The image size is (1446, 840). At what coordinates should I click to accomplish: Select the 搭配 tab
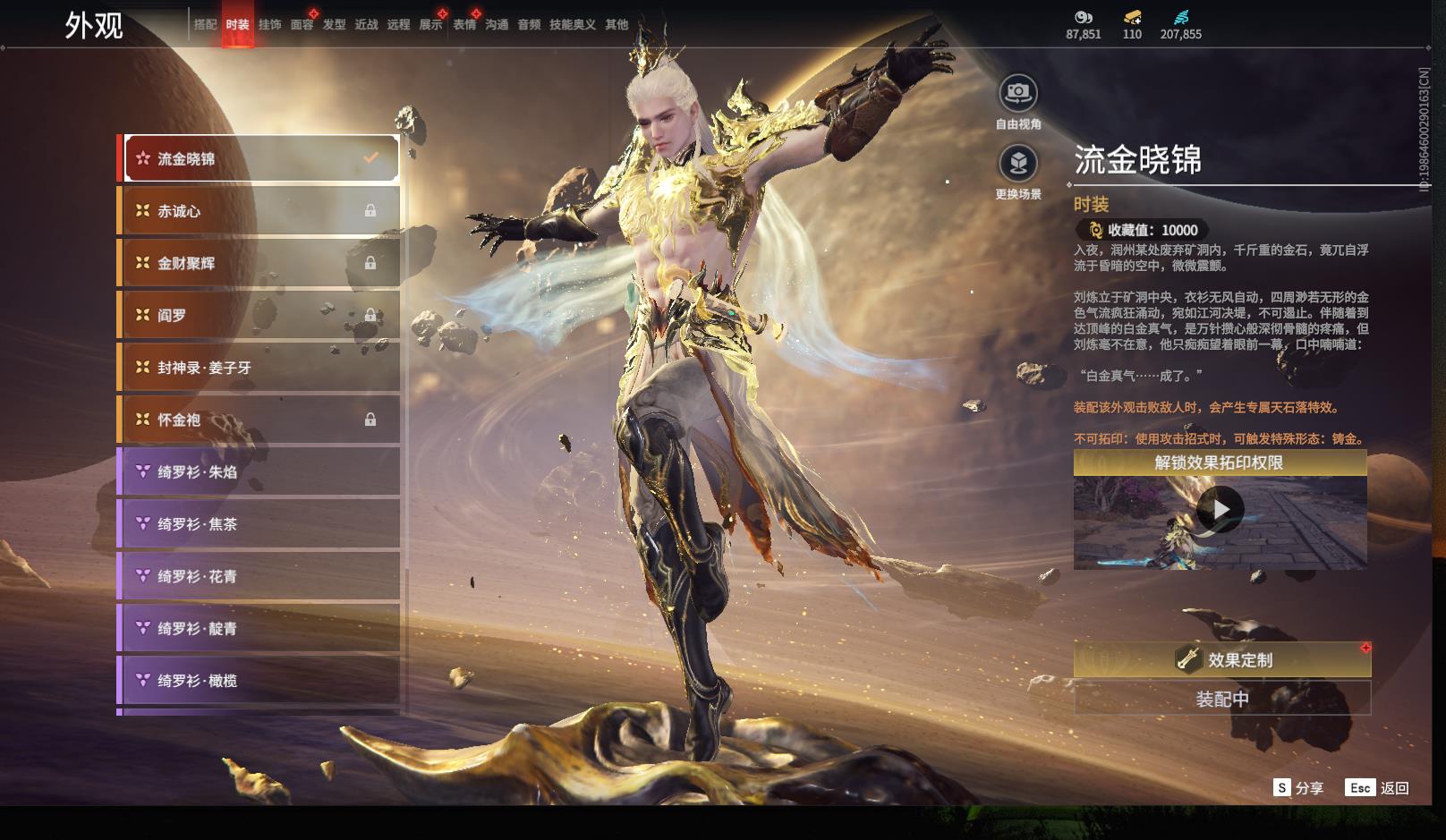point(205,25)
